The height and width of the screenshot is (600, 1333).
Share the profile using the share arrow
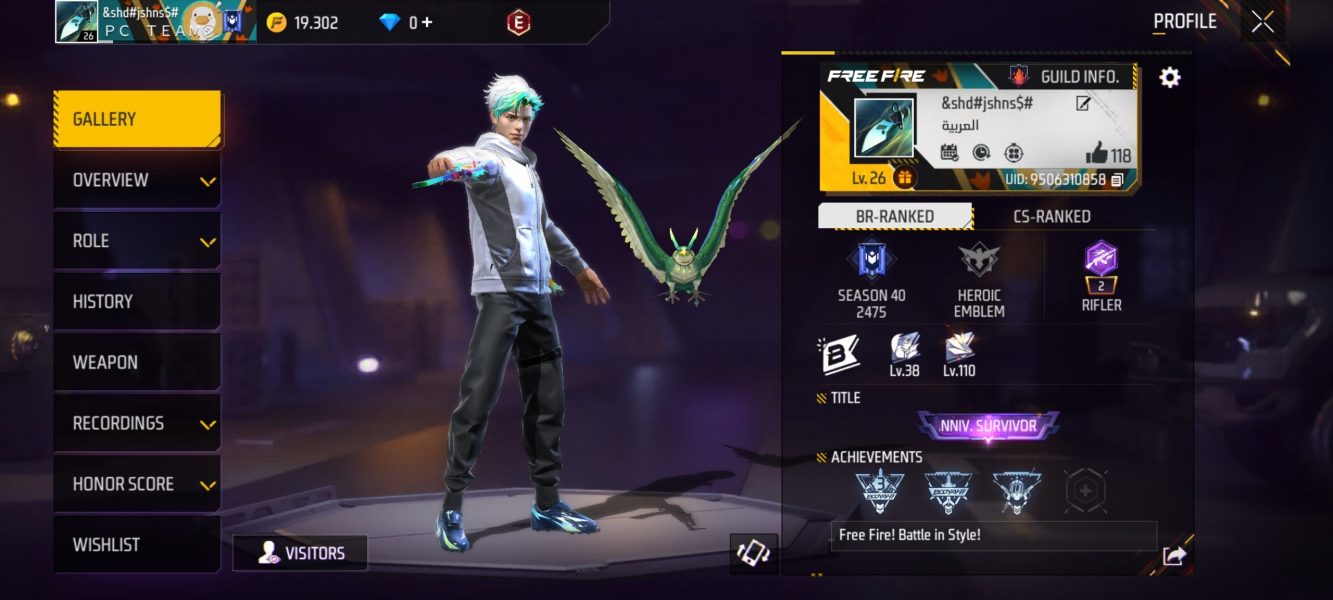point(1174,556)
